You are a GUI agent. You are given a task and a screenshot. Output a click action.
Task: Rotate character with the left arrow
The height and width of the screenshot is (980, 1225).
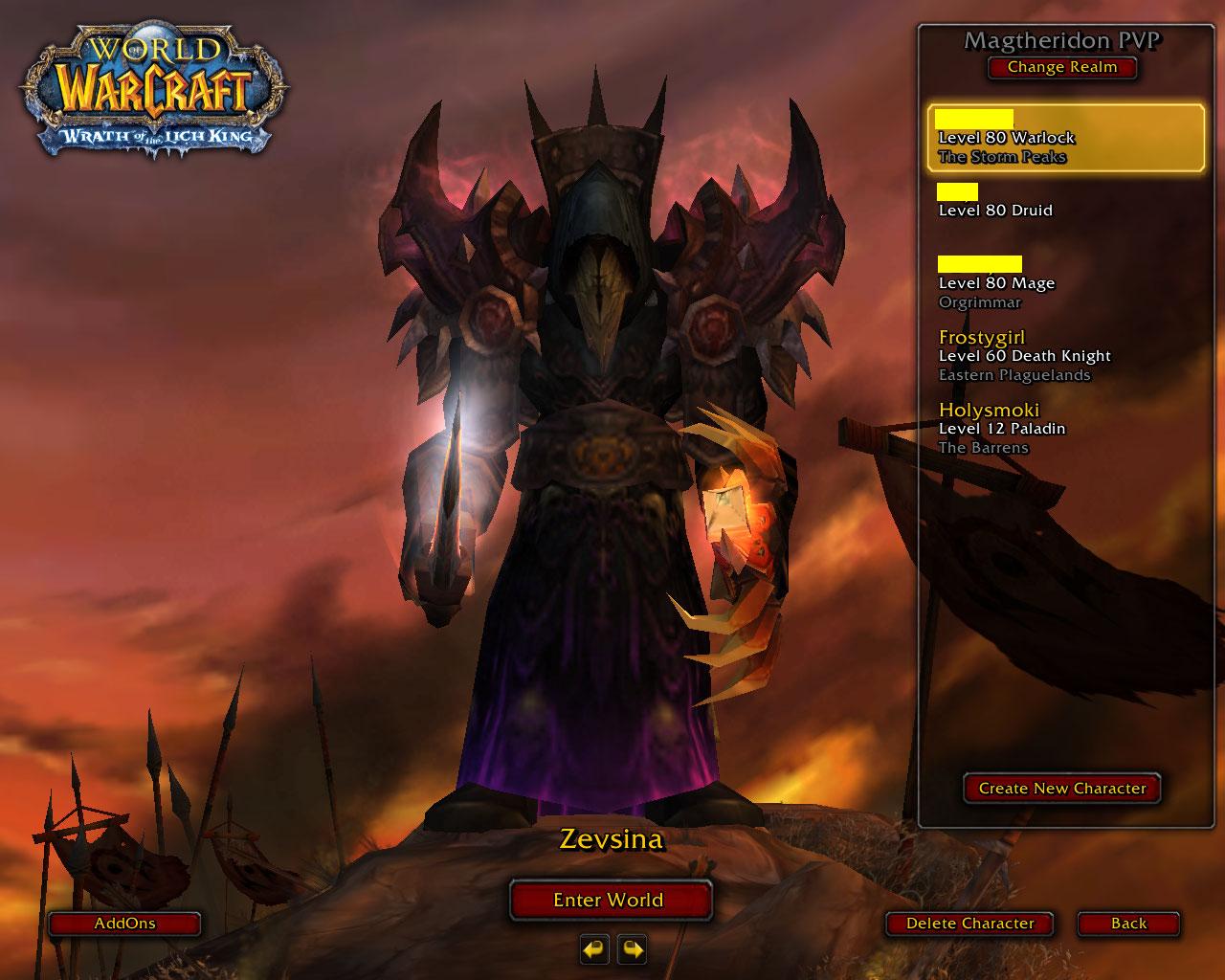[x=594, y=949]
